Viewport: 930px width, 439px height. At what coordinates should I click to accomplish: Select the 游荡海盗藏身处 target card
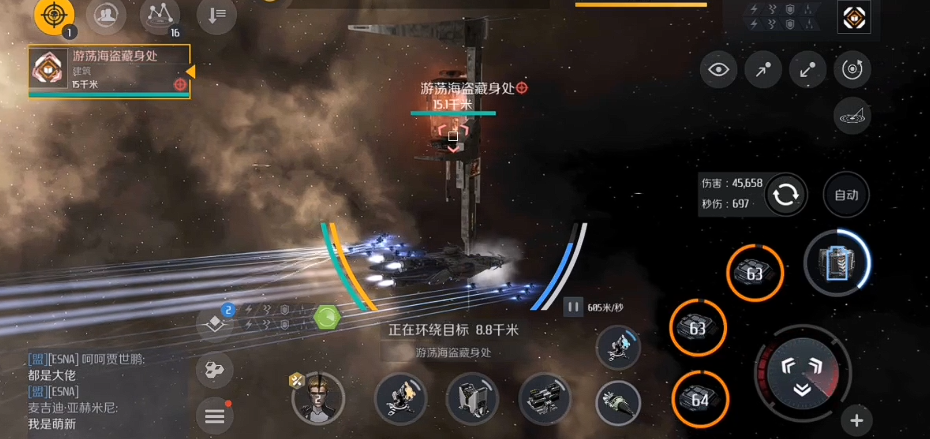pyautogui.click(x=108, y=72)
